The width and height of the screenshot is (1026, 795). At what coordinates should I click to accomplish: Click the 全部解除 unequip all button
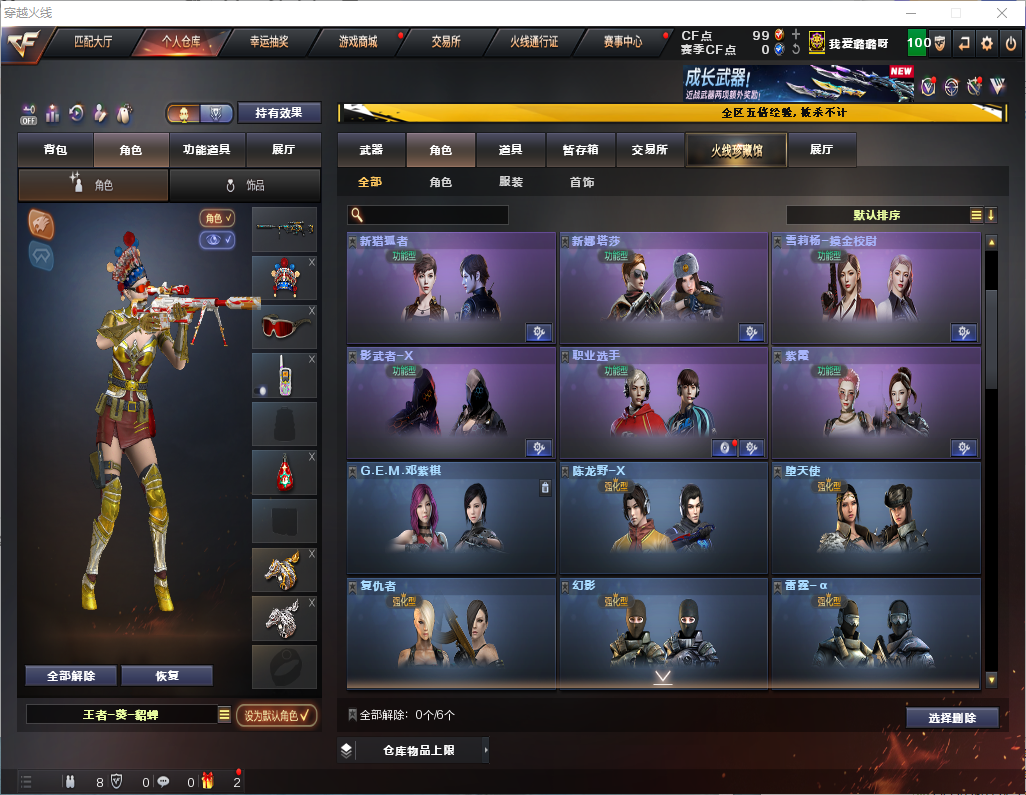[71, 675]
